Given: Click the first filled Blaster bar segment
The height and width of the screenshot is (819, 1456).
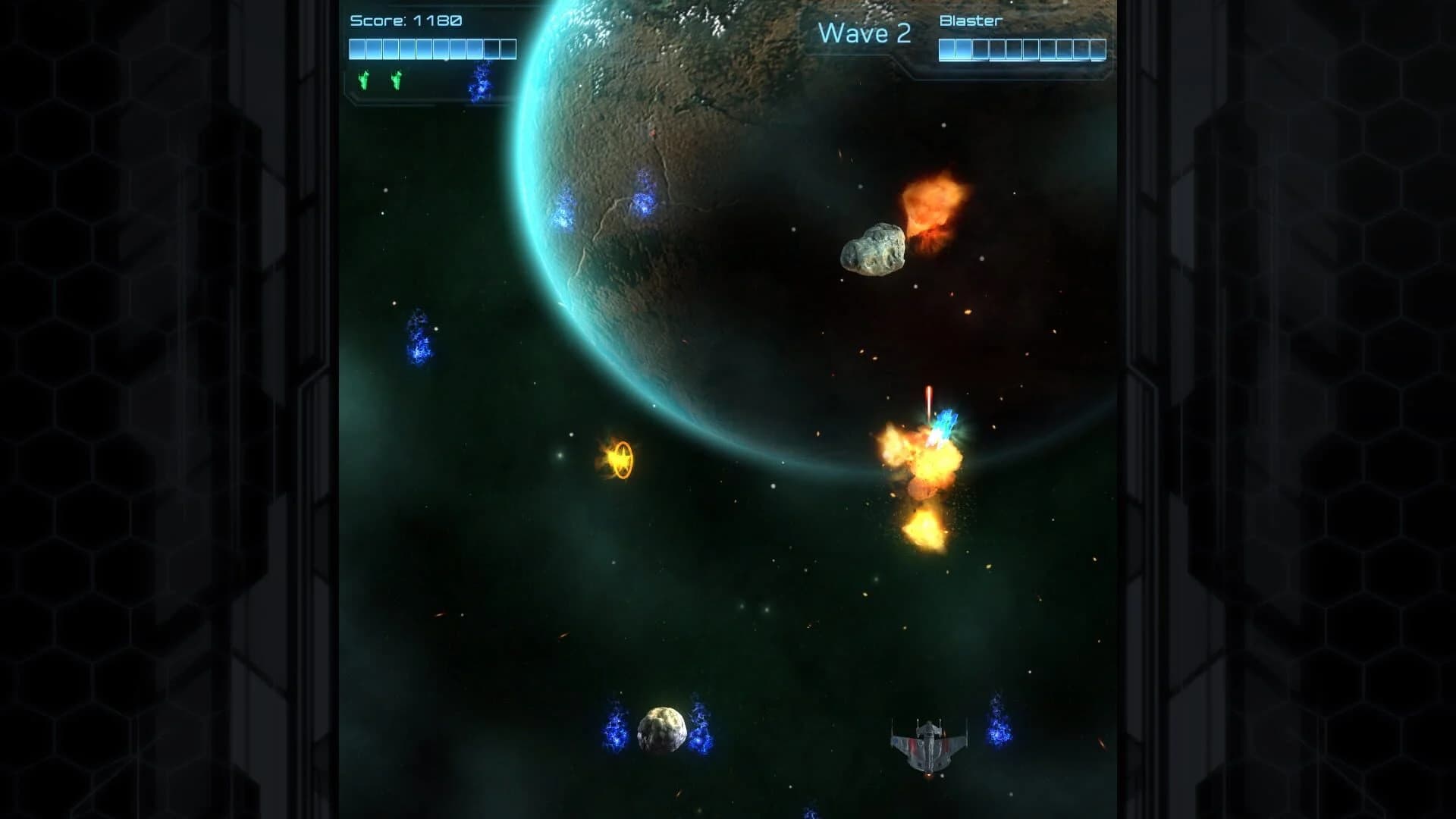Looking at the screenshot, I should click(x=947, y=50).
